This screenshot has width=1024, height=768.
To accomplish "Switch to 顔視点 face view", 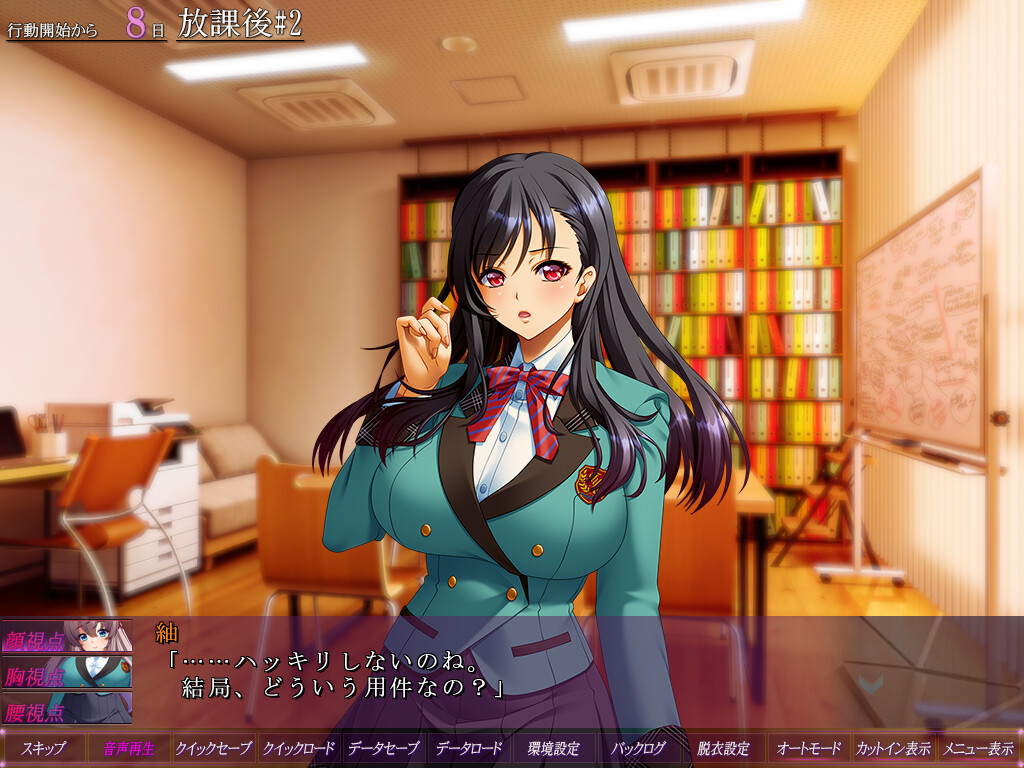I will click(66, 637).
